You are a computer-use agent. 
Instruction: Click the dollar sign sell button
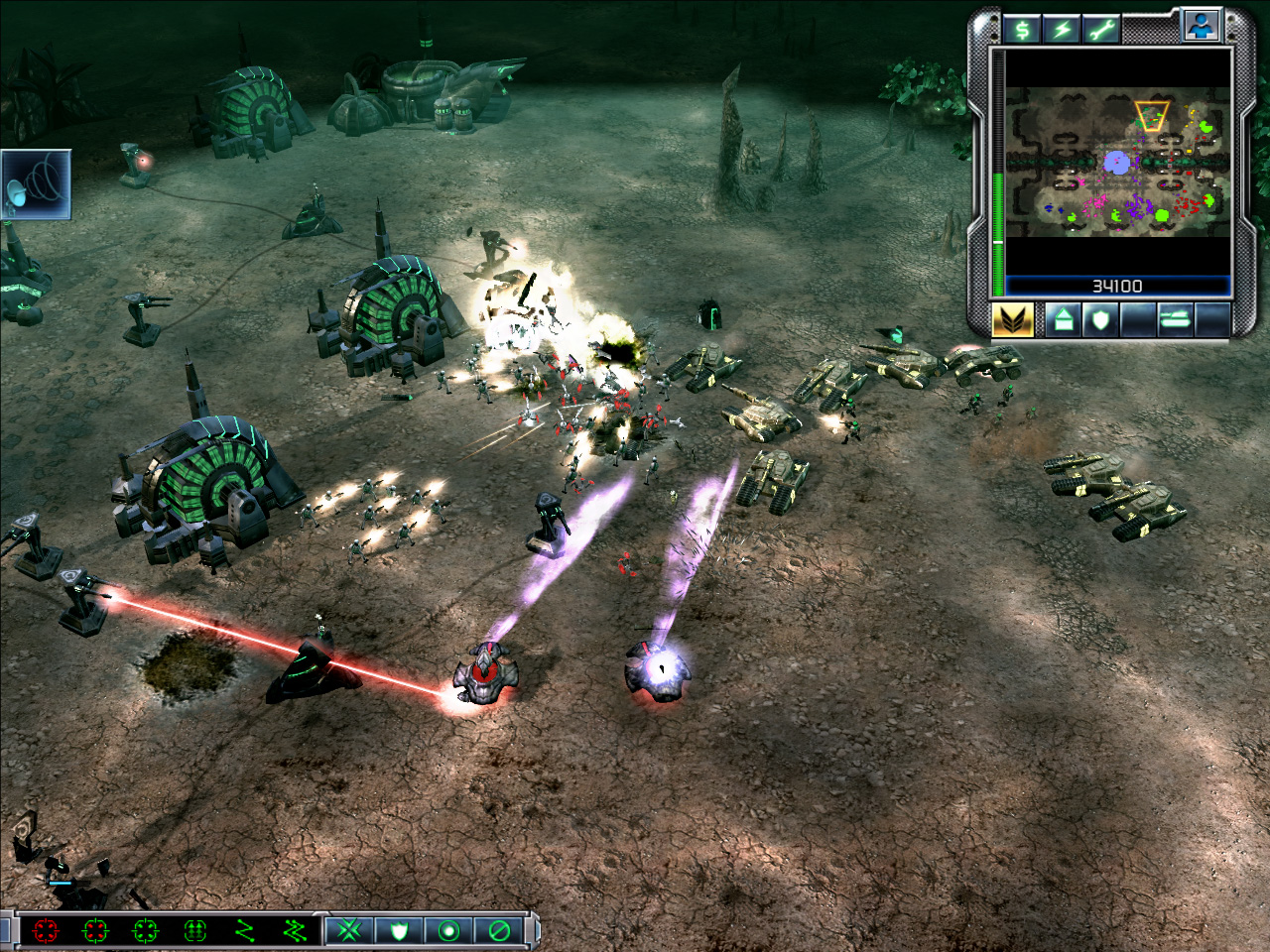pos(1021,29)
